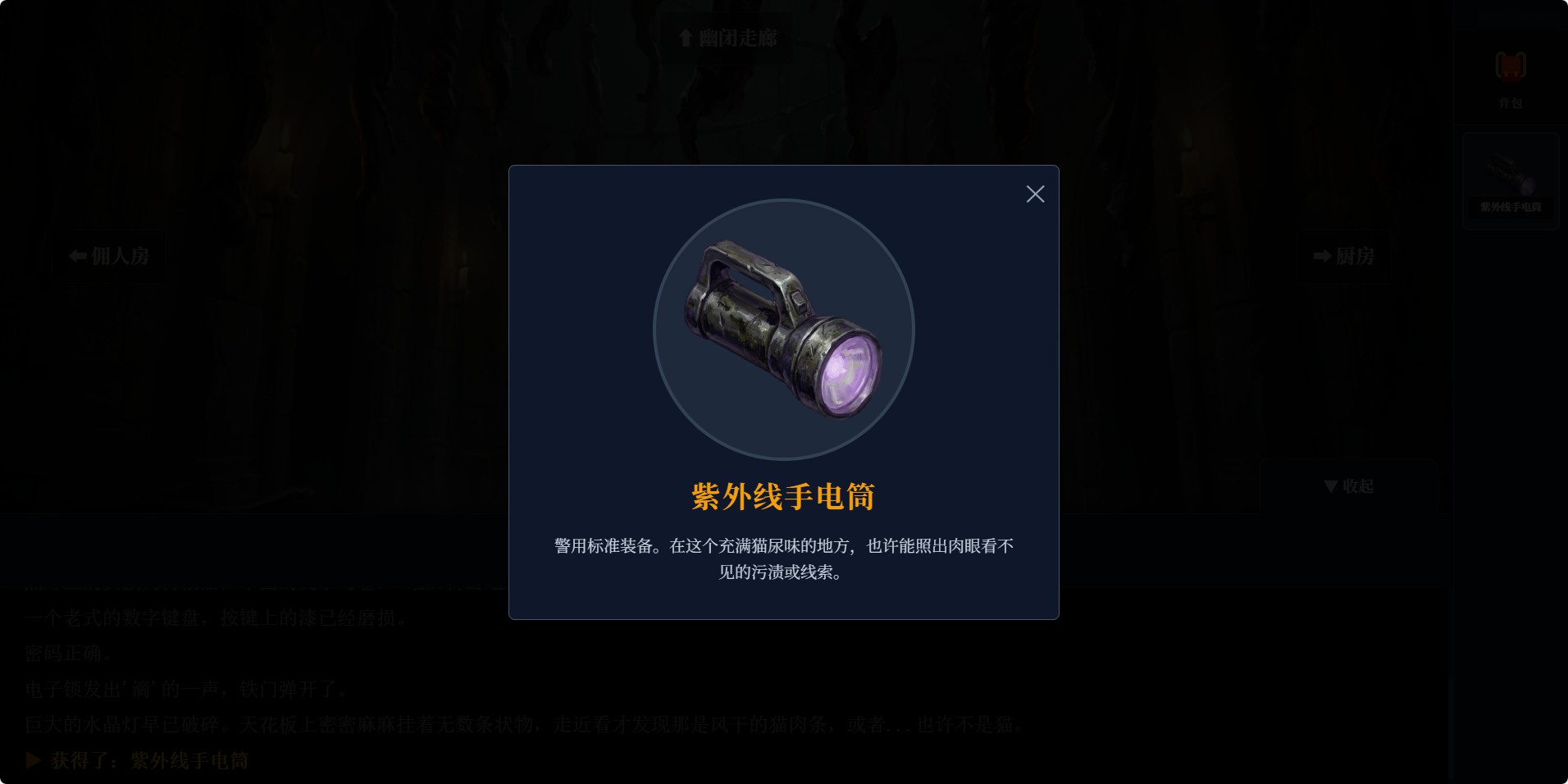The height and width of the screenshot is (784, 1568).
Task: Select the 紫外线手电筒 thumbnail in the sidebar
Action: click(x=1510, y=180)
